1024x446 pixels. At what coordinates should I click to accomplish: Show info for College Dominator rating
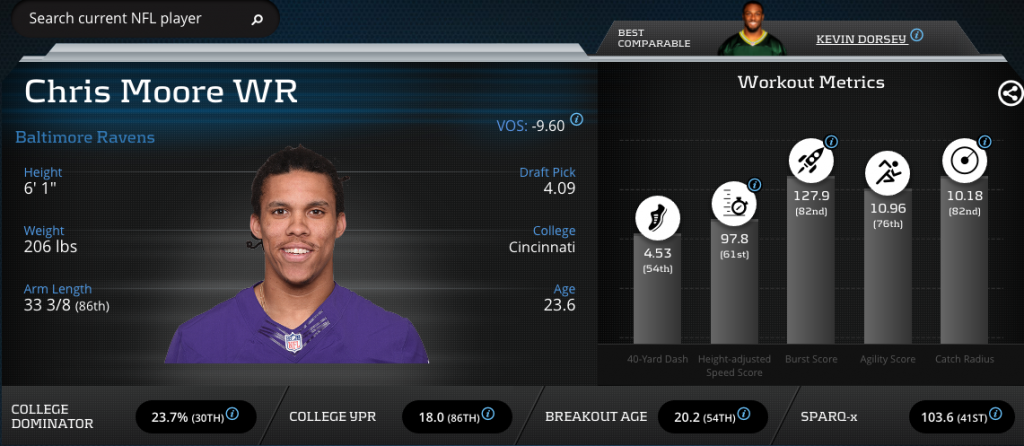pos(232,413)
